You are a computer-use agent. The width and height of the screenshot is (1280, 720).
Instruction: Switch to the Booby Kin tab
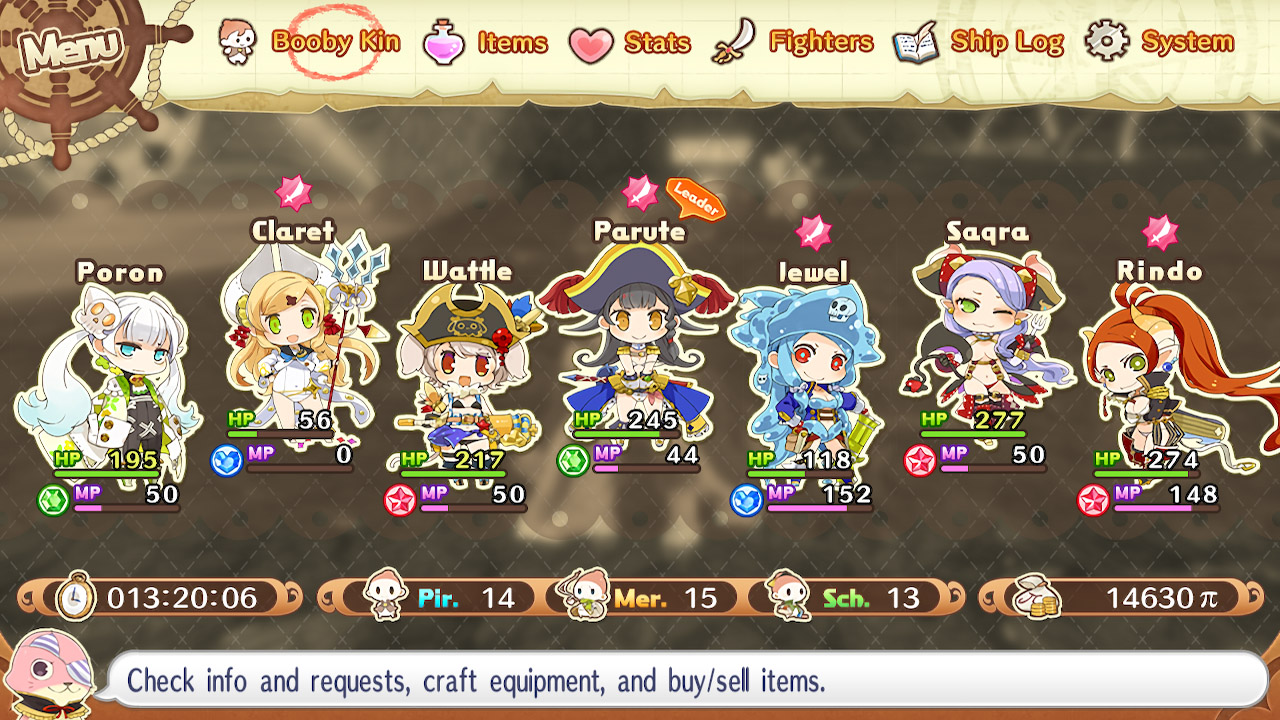click(335, 41)
